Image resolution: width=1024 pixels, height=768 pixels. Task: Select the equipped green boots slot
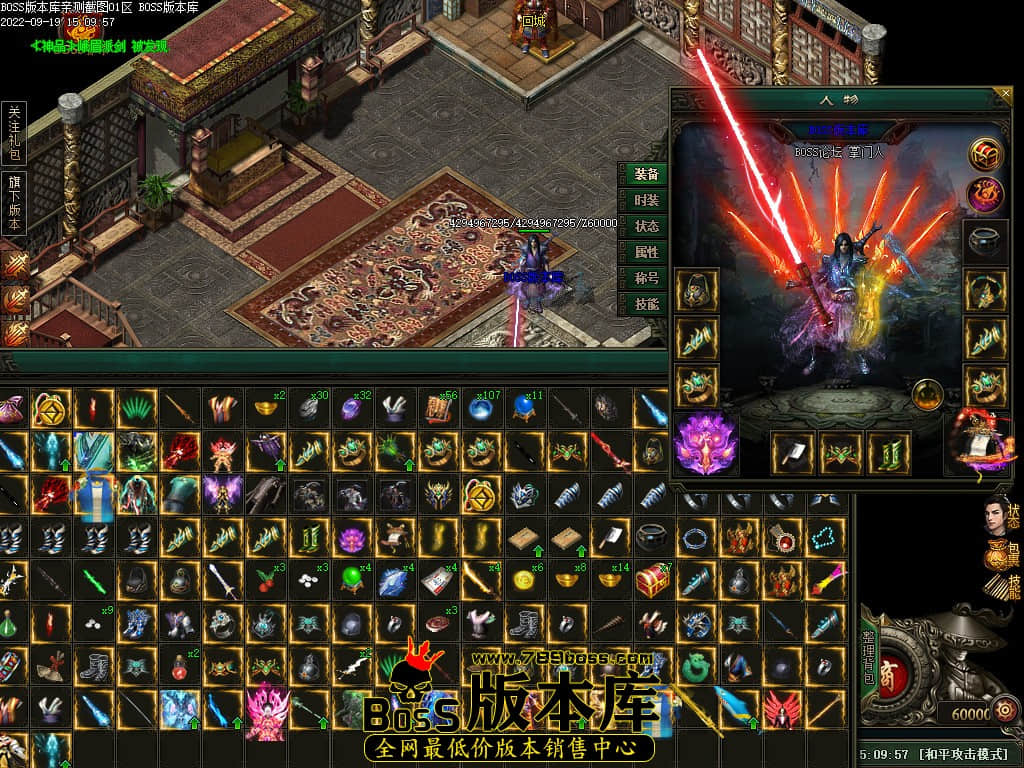pyautogui.click(x=889, y=453)
